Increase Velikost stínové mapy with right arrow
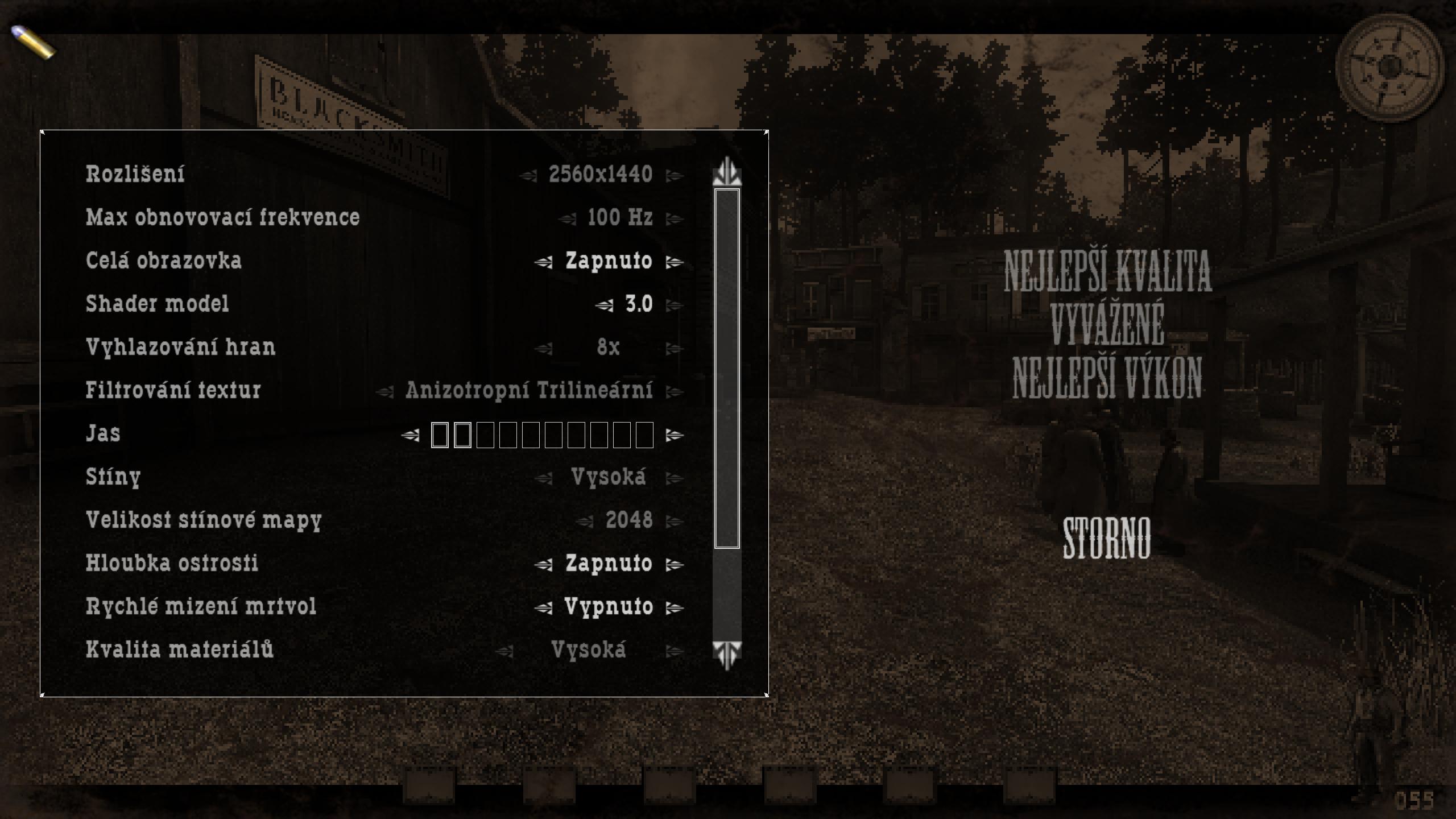 674,522
